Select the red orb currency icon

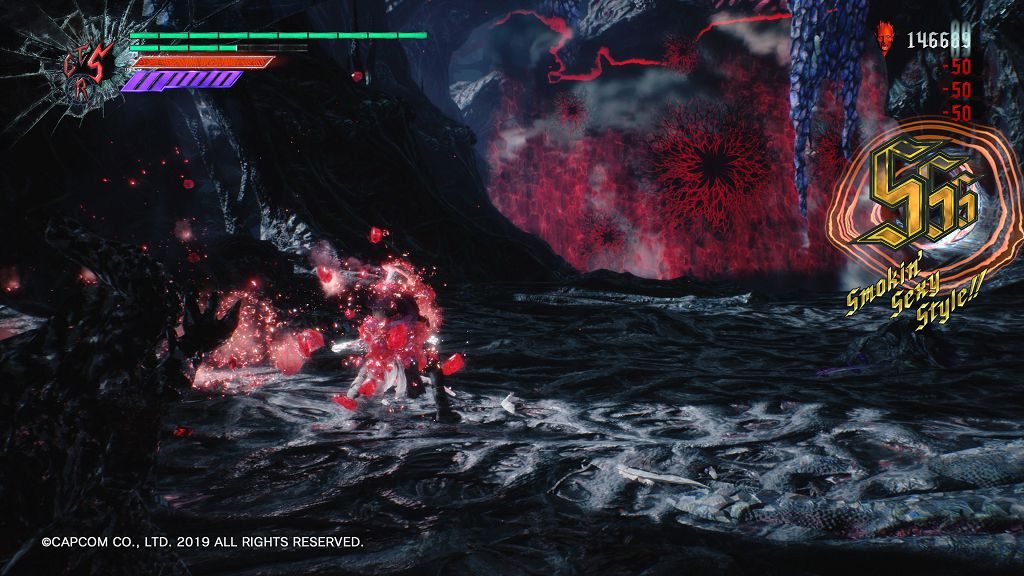(x=886, y=38)
